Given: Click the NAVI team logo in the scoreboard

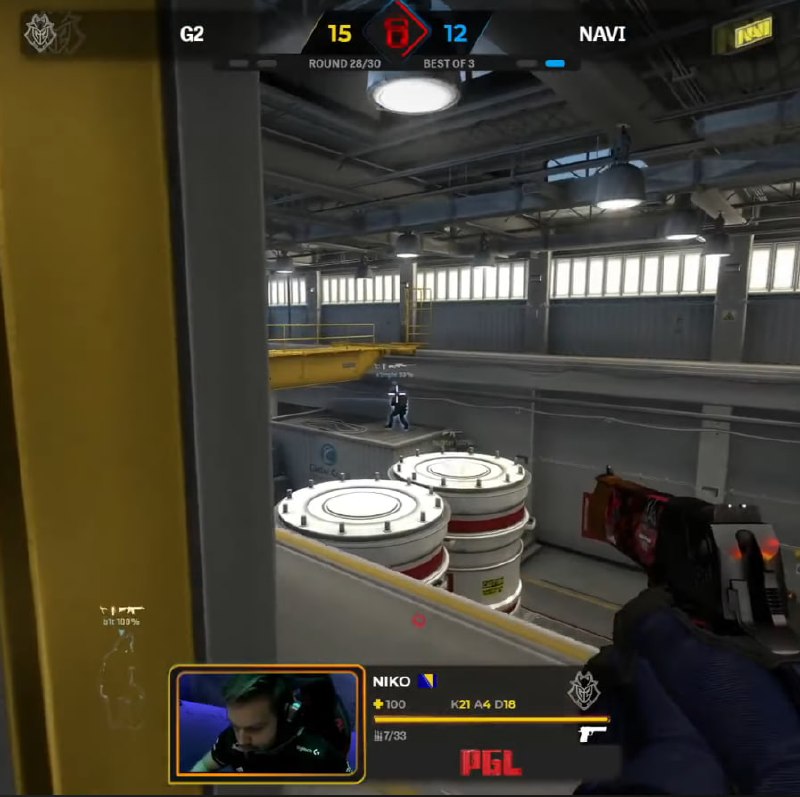Looking at the screenshot, I should click(747, 35).
